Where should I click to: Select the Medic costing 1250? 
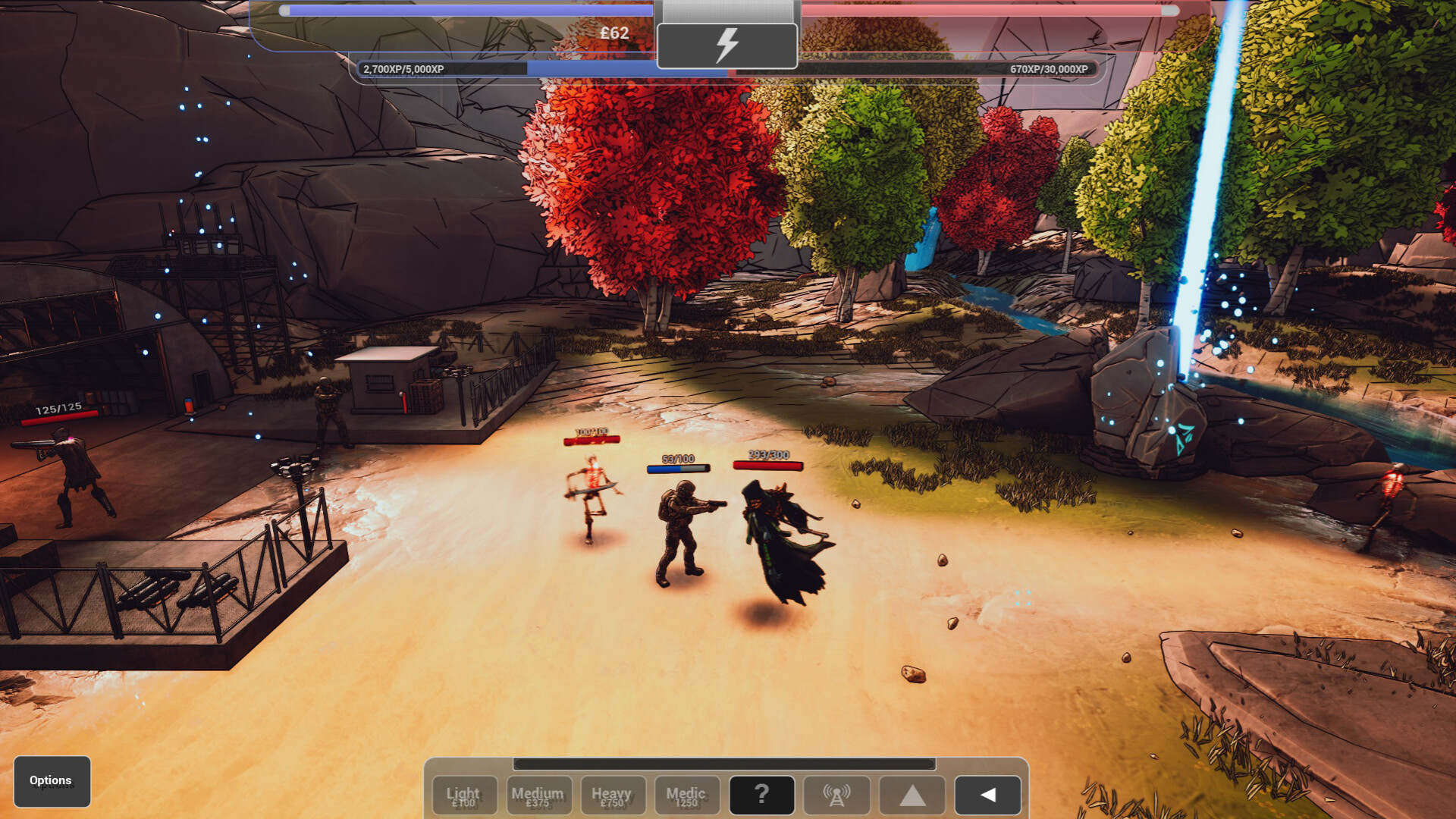click(687, 795)
